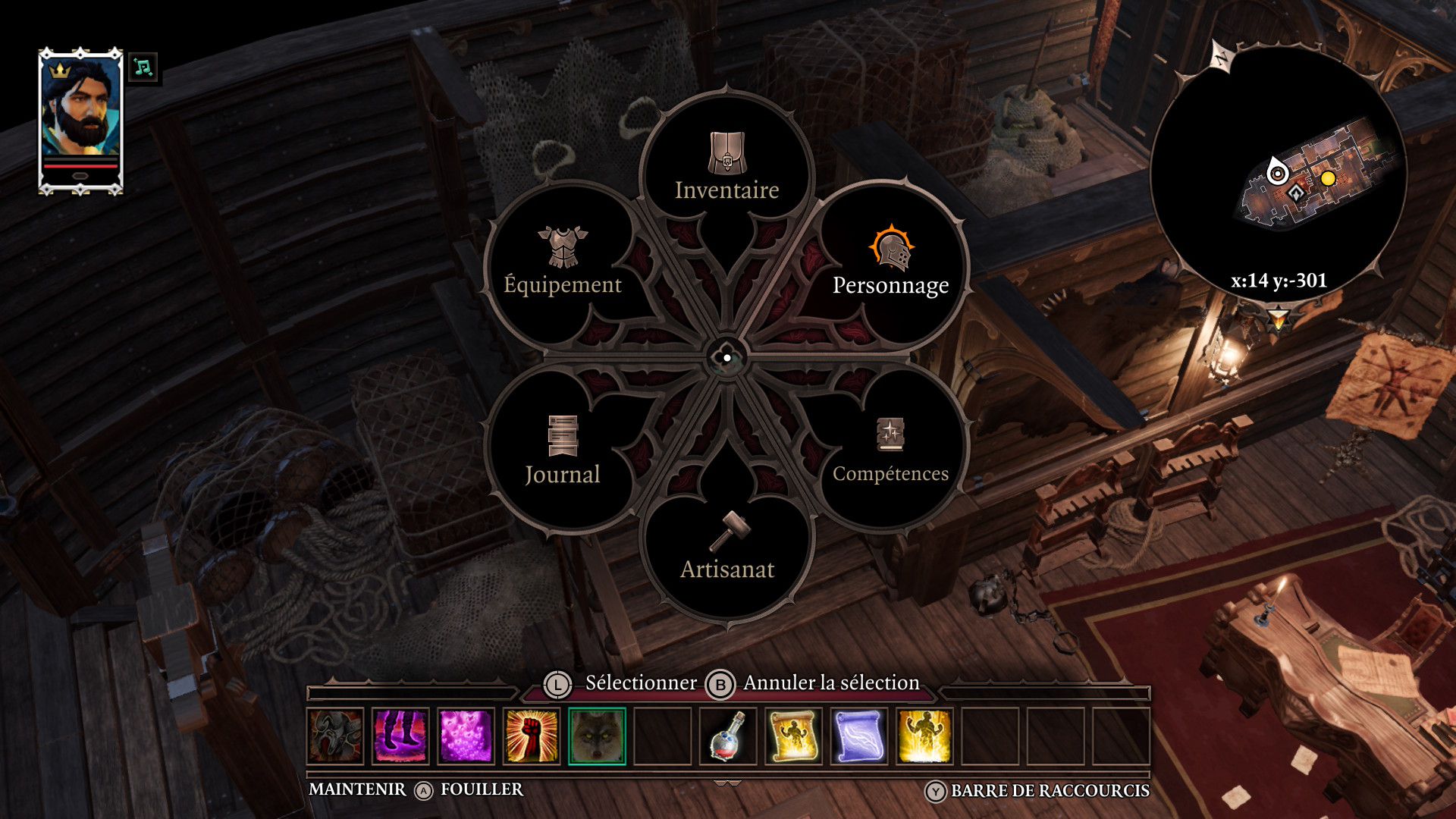Open the Journal from radial menu
The width and height of the screenshot is (1456, 819).
click(562, 453)
